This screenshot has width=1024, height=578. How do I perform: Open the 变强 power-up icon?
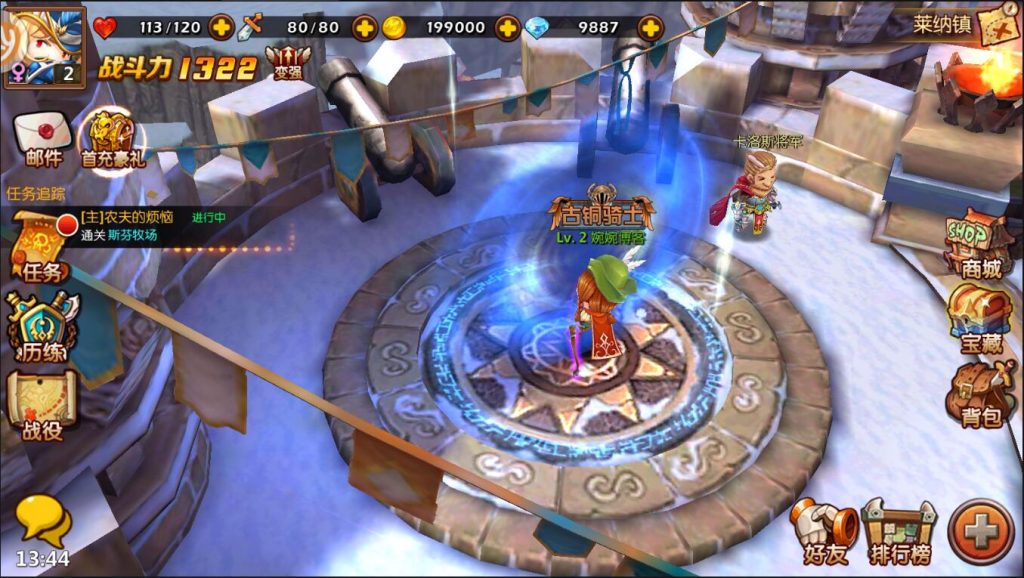click(288, 64)
